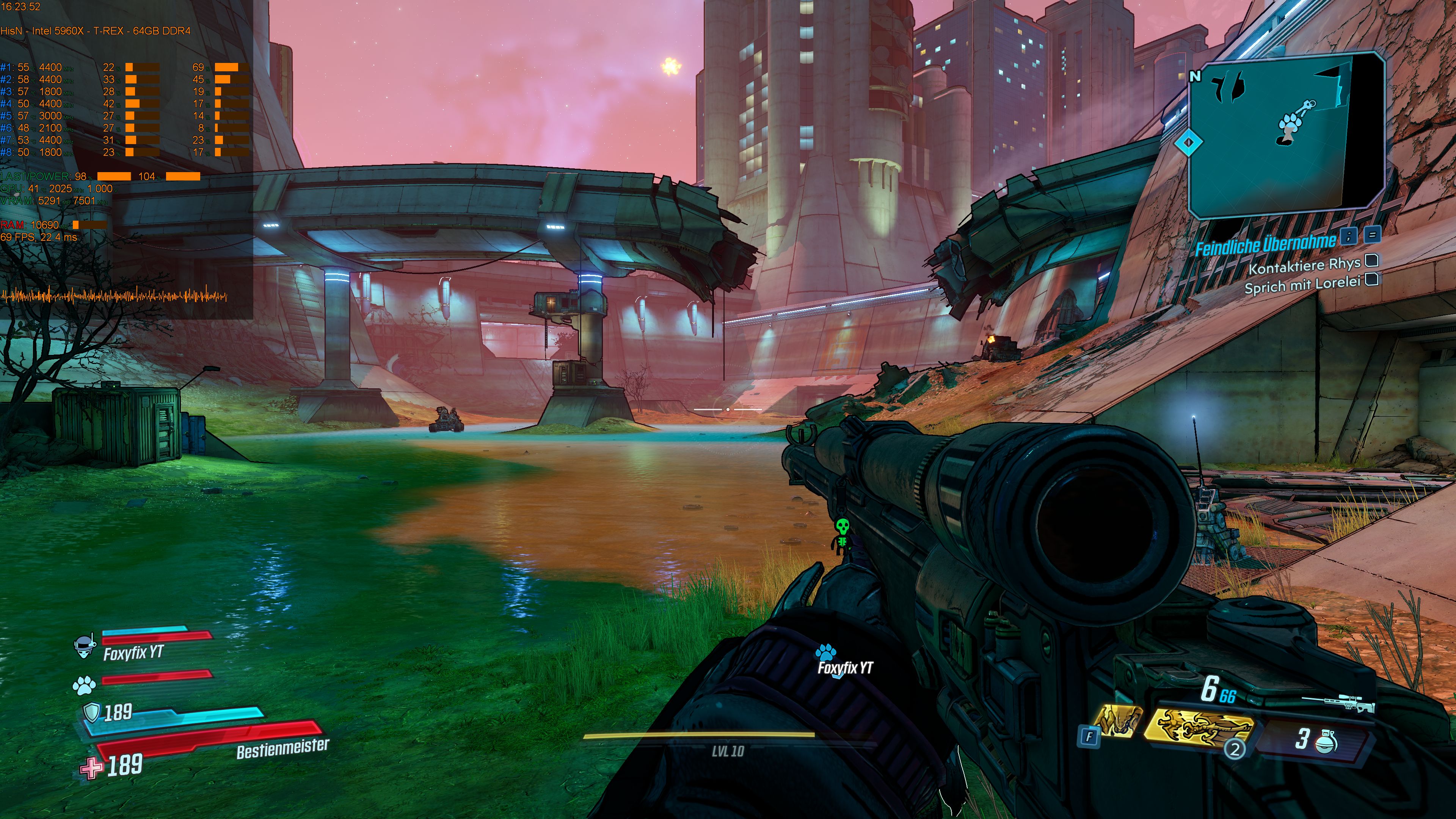
Task: Click the shield icon next to 189
Action: coord(91,712)
